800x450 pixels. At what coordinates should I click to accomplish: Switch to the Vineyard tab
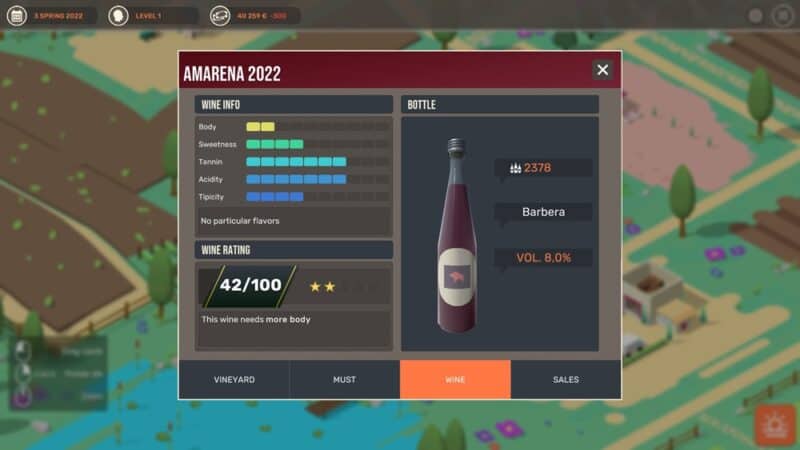coord(234,380)
